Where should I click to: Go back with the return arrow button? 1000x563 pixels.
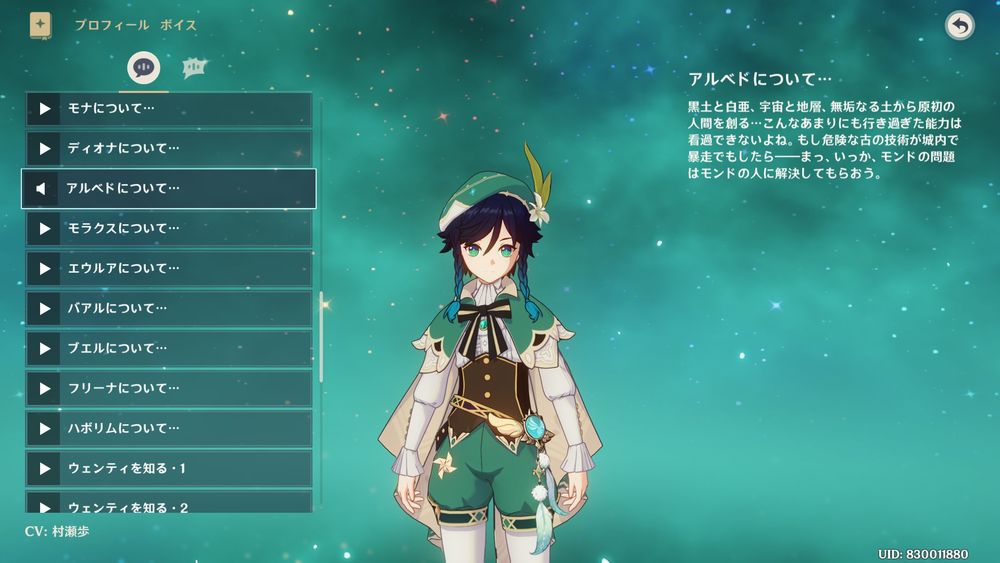[960, 26]
